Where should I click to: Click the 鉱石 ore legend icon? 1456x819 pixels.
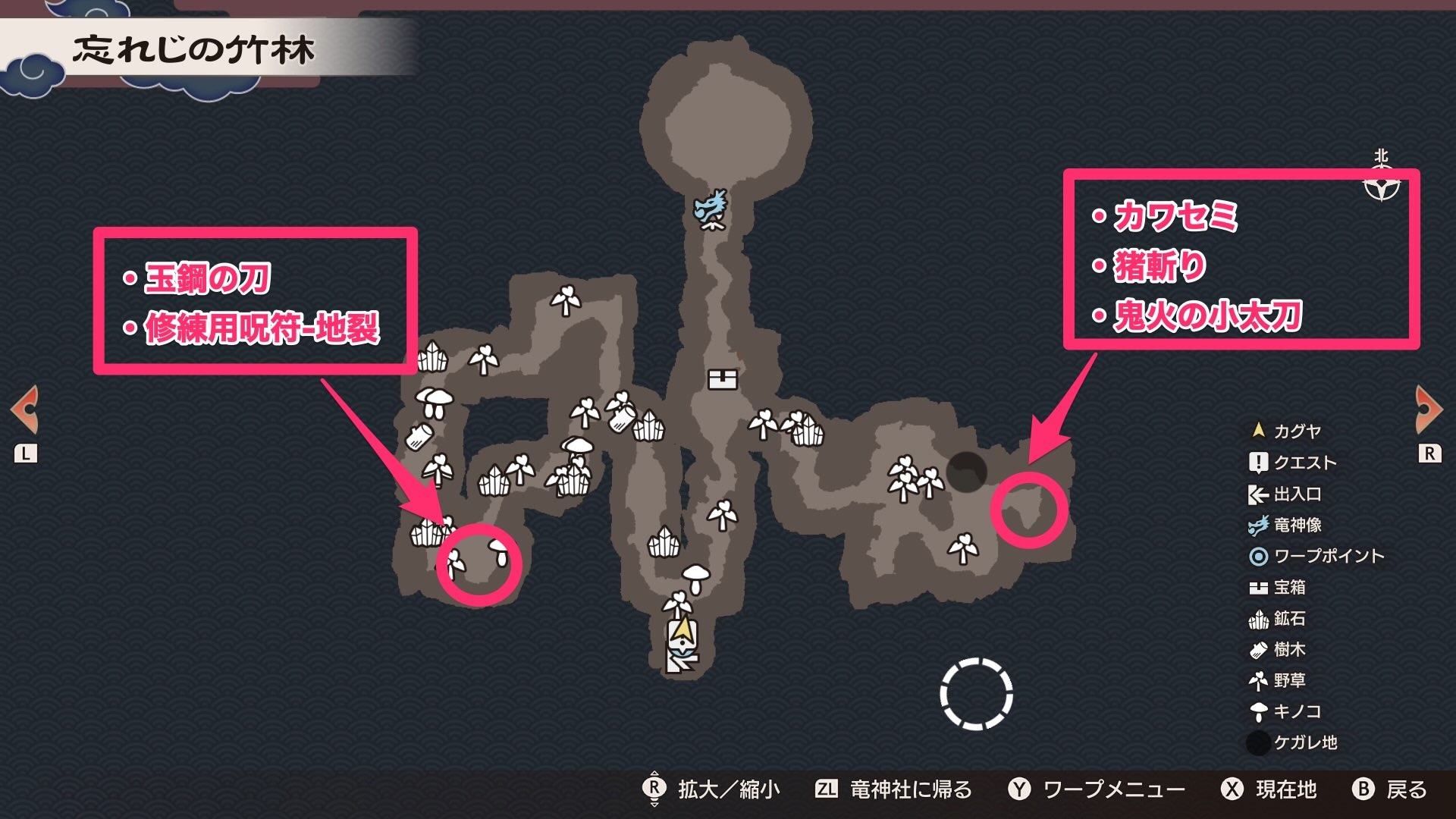tap(1260, 620)
